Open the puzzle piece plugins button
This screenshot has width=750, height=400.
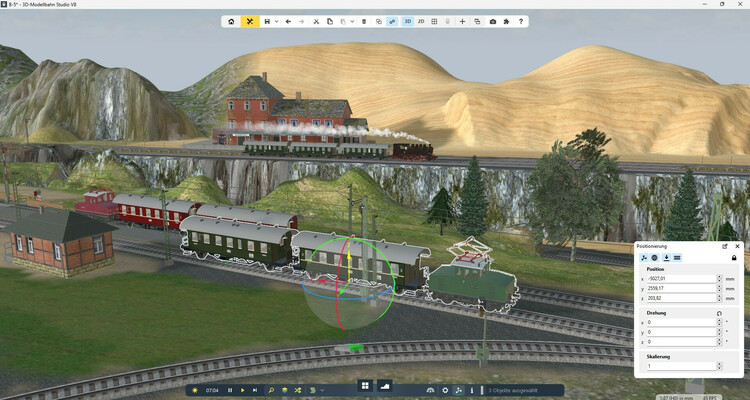point(506,21)
